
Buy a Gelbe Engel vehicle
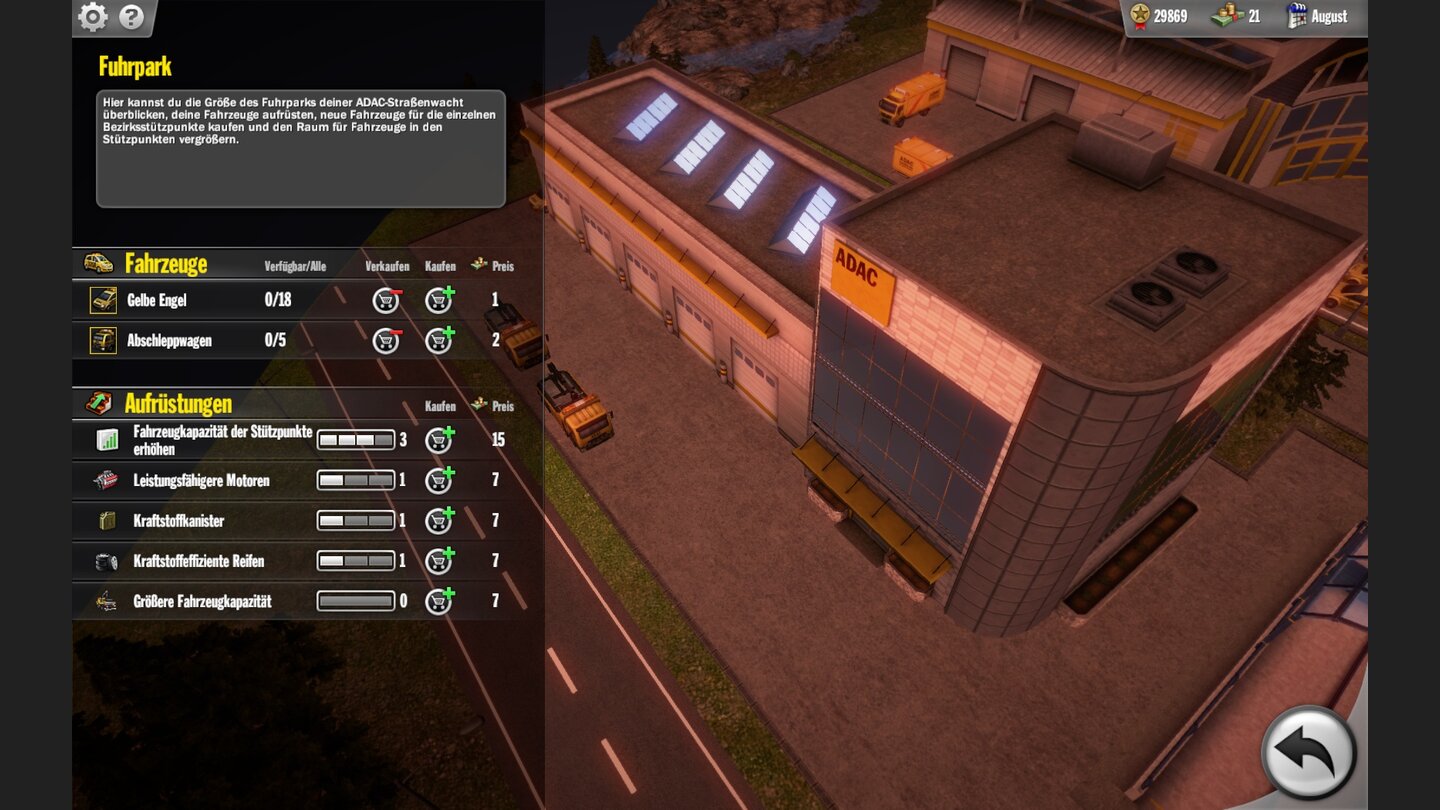[x=438, y=299]
